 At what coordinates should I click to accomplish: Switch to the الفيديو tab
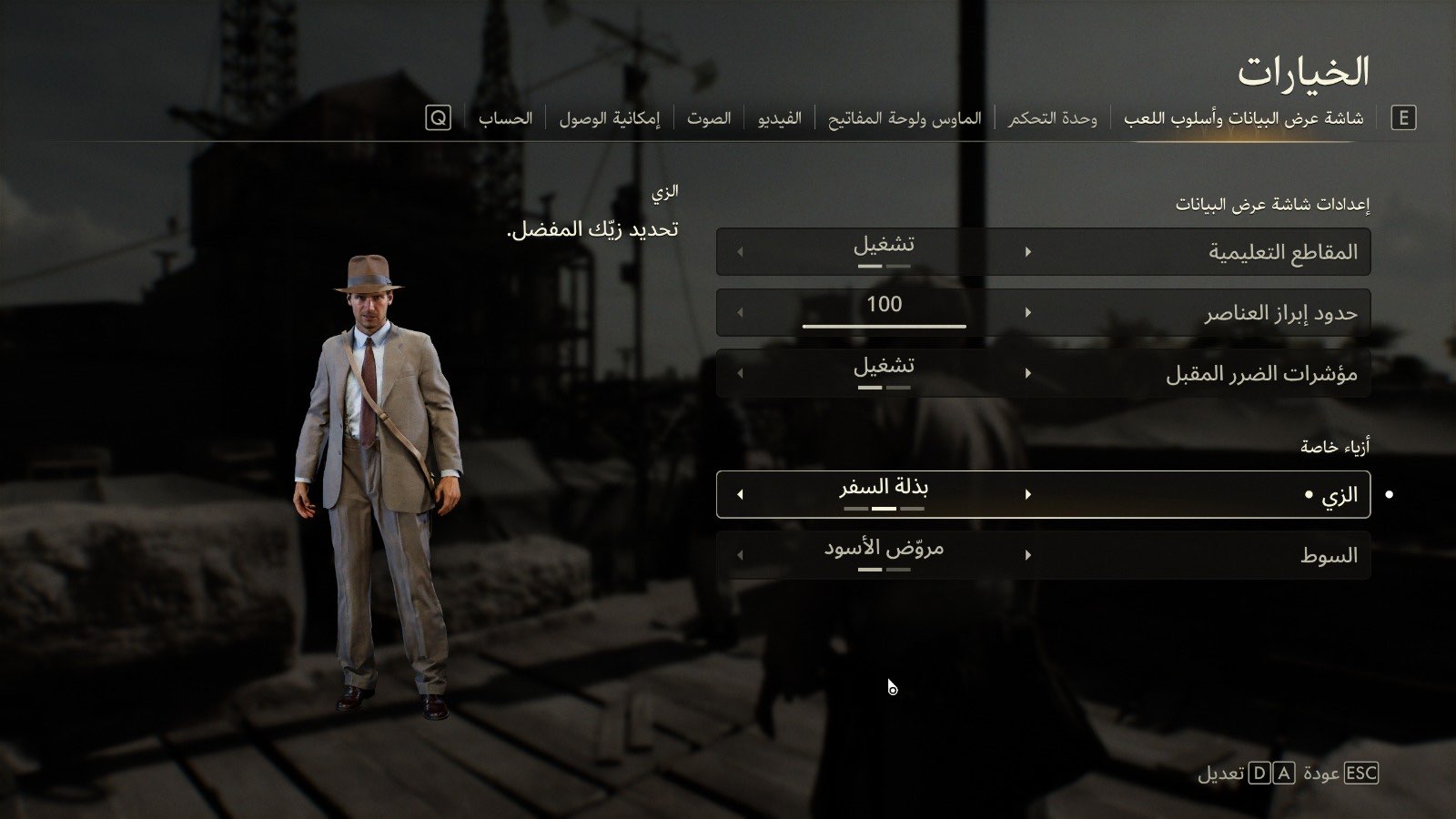click(780, 118)
